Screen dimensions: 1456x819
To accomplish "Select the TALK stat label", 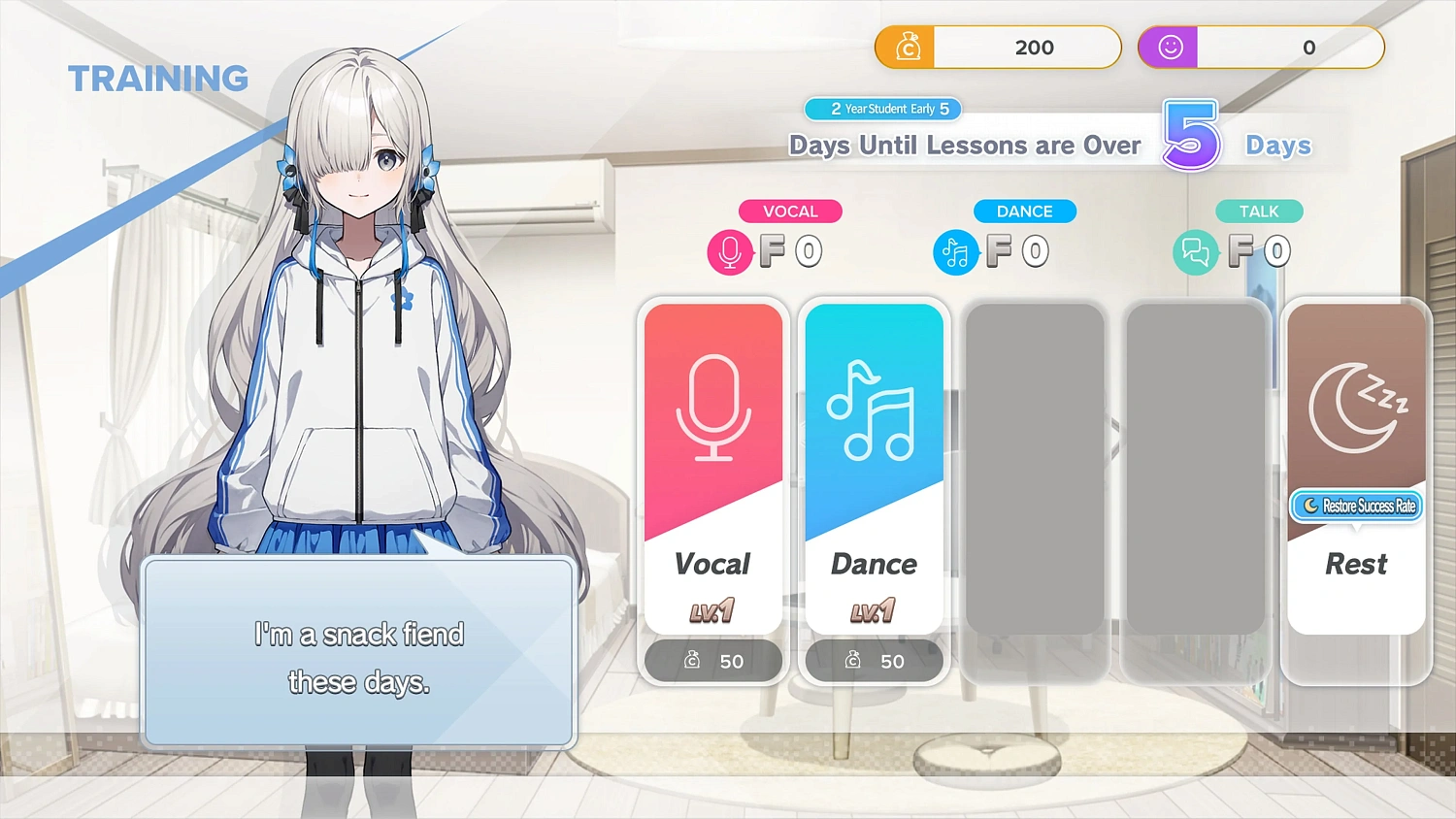I will pos(1259,211).
